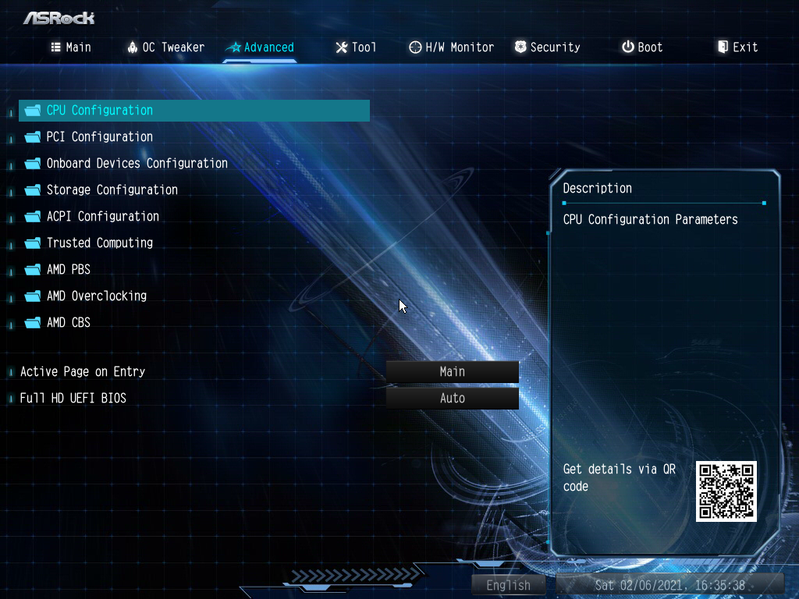This screenshot has width=799, height=599.
Task: Select Storage Configuration entry
Action: click(x=112, y=190)
